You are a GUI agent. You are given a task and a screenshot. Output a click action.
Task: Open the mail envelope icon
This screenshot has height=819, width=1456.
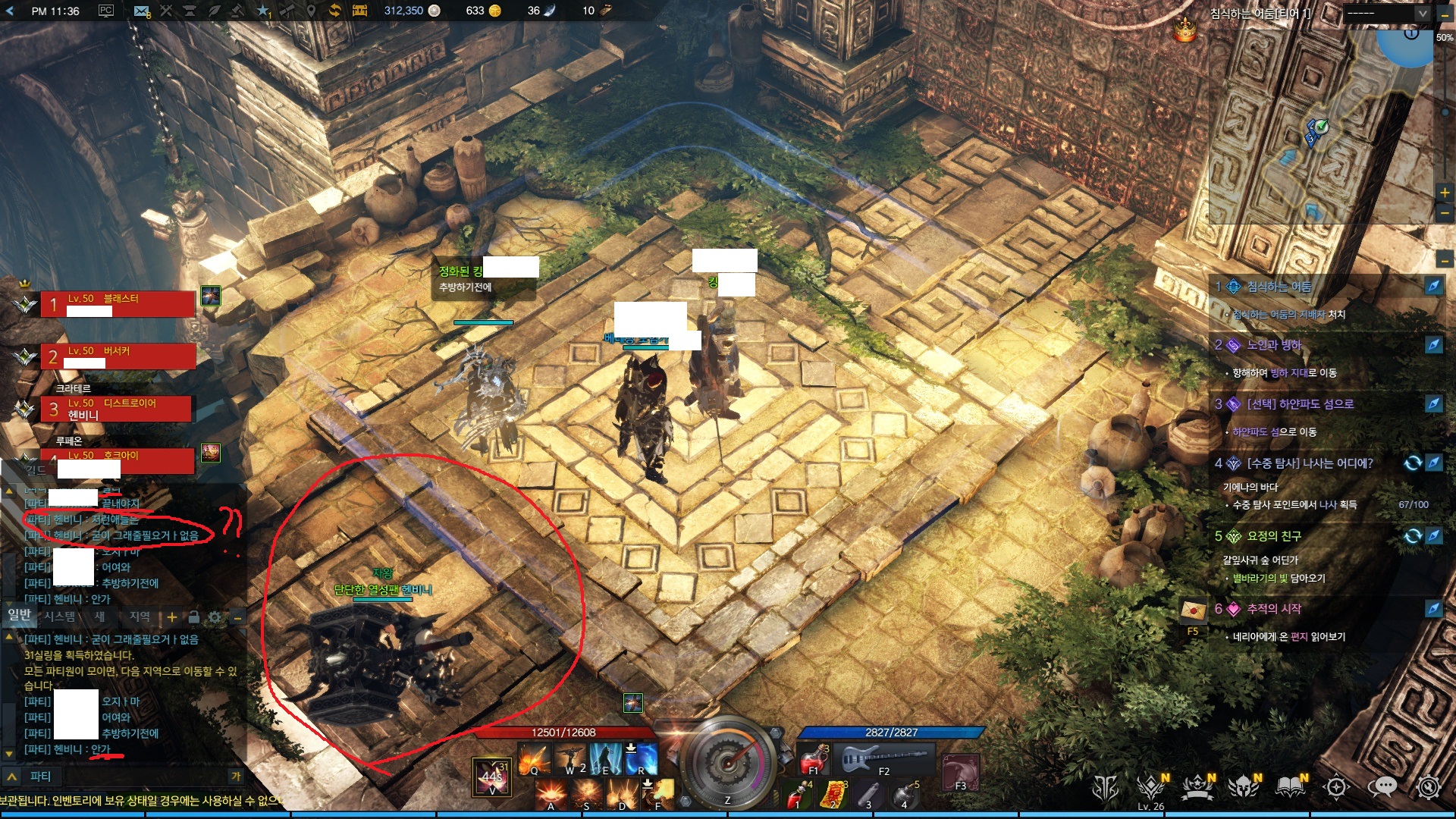click(x=141, y=11)
